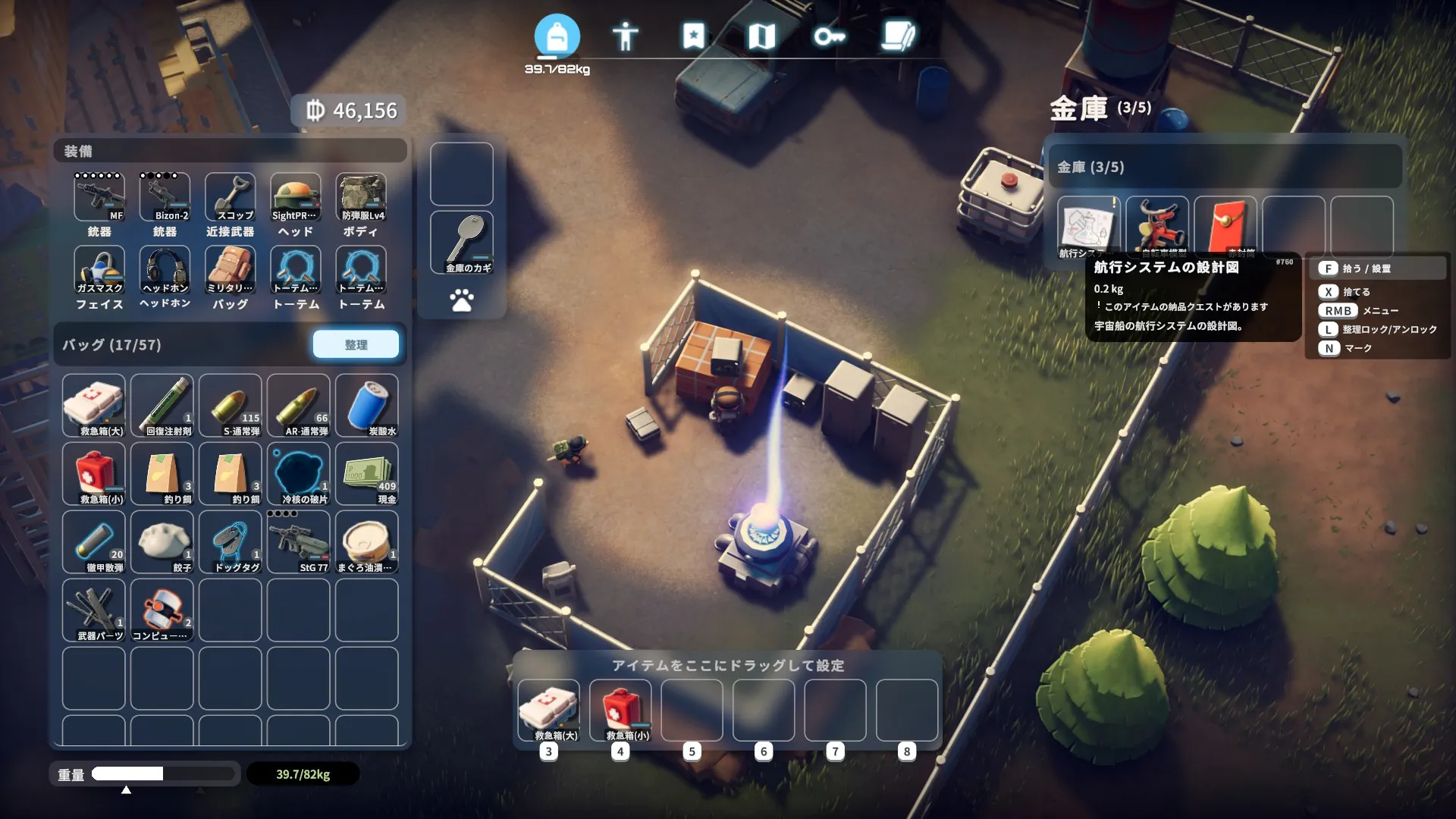Image resolution: width=1456 pixels, height=819 pixels.
Task: Select the bookmark star tab
Action: 693,36
